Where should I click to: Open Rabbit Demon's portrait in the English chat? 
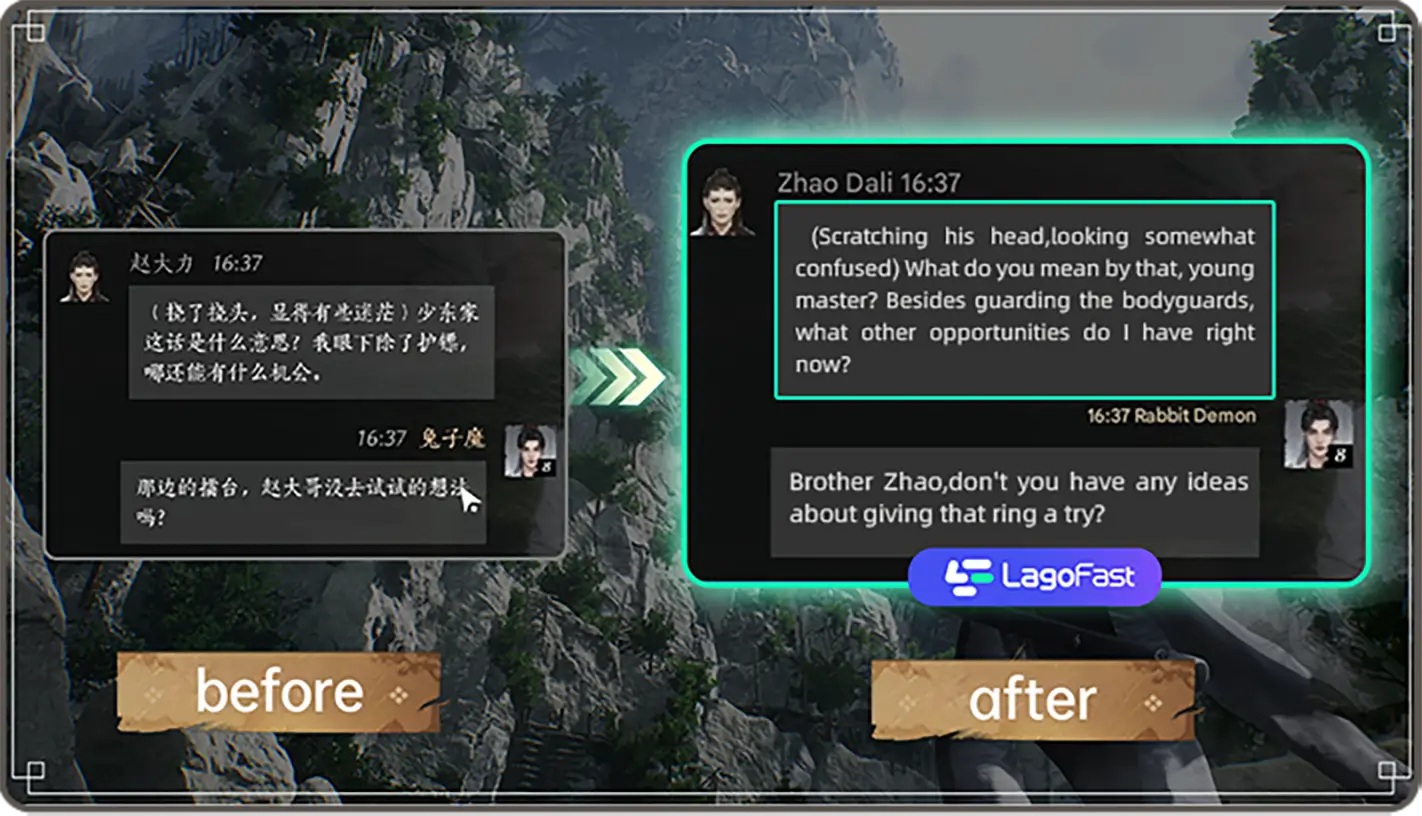(1318, 434)
